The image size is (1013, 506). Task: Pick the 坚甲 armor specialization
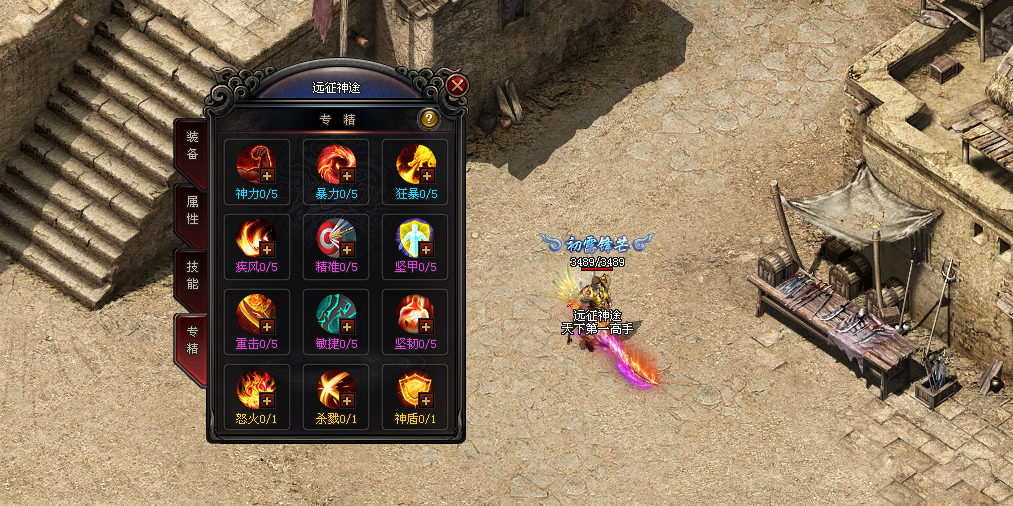tap(415, 237)
